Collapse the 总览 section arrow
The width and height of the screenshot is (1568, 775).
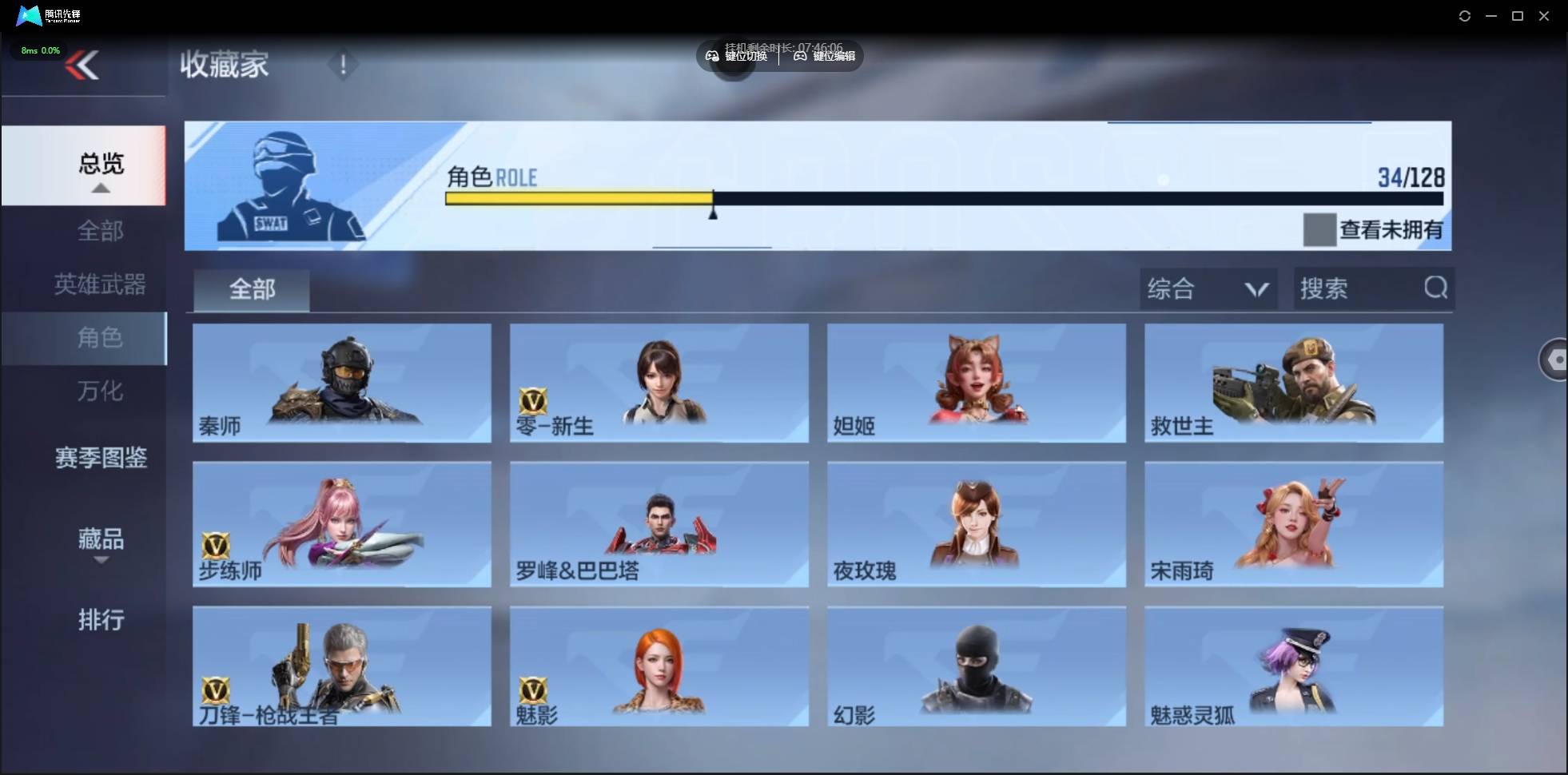click(99, 187)
